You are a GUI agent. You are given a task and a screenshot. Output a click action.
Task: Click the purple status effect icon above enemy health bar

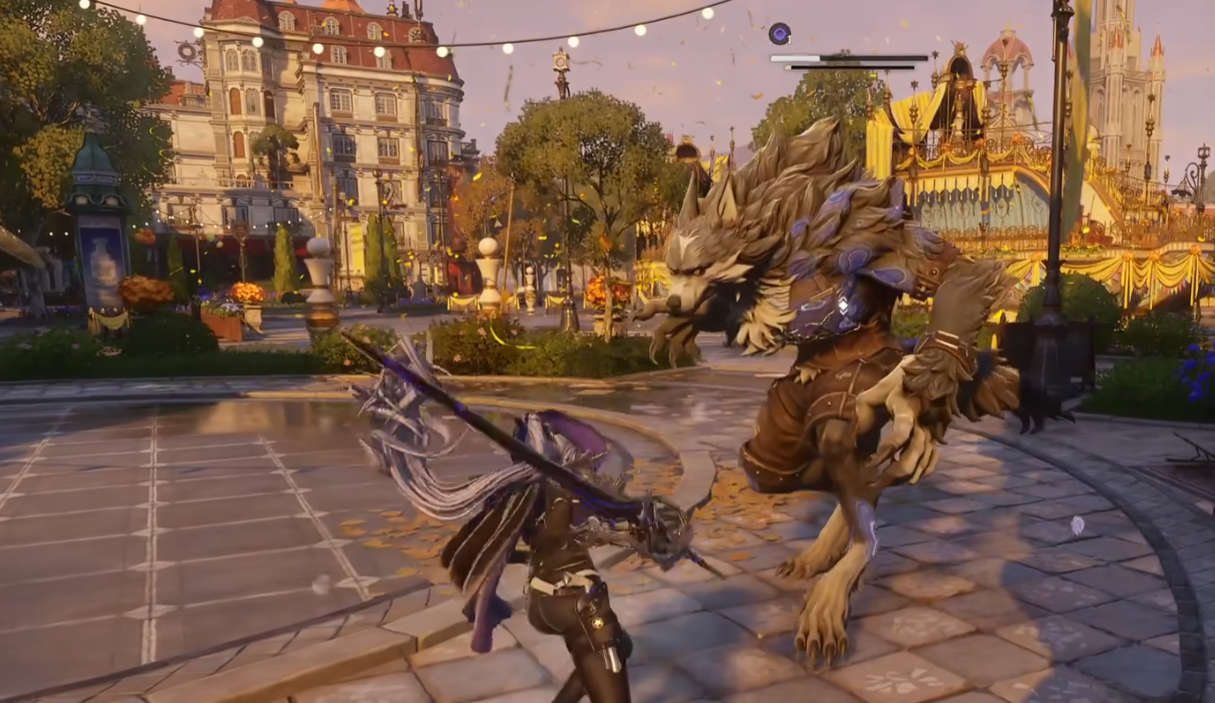[780, 34]
